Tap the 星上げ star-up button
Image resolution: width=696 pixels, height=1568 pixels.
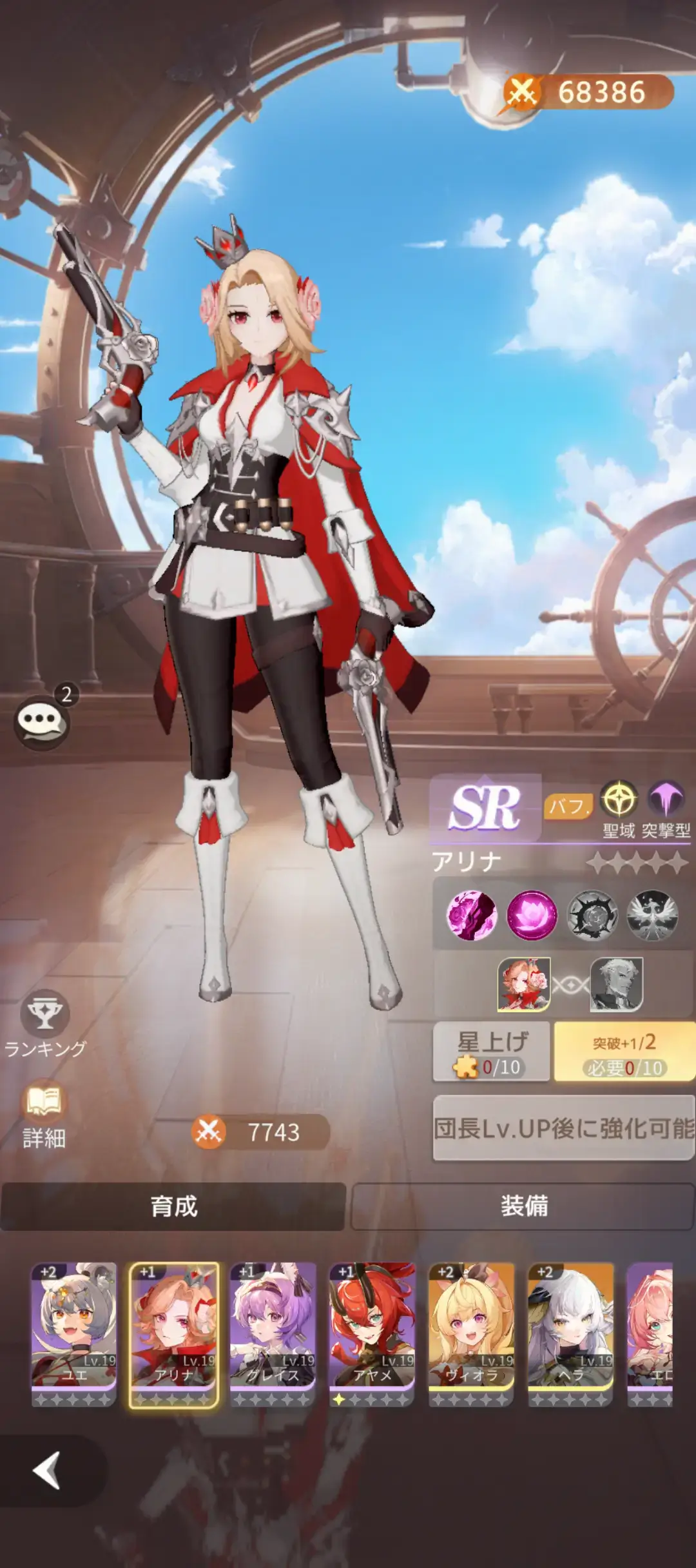492,1052
